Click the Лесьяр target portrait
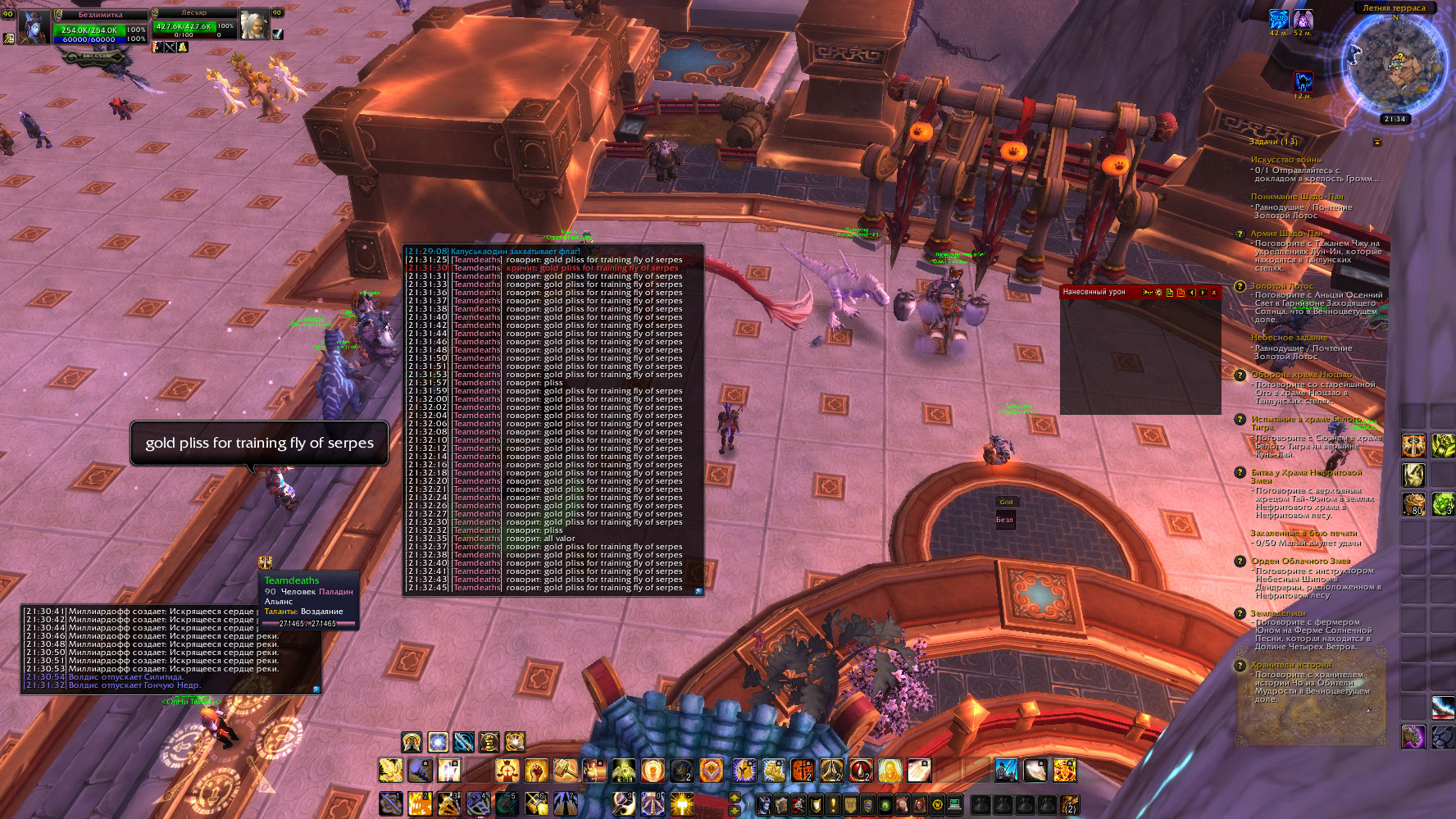 pos(253,26)
